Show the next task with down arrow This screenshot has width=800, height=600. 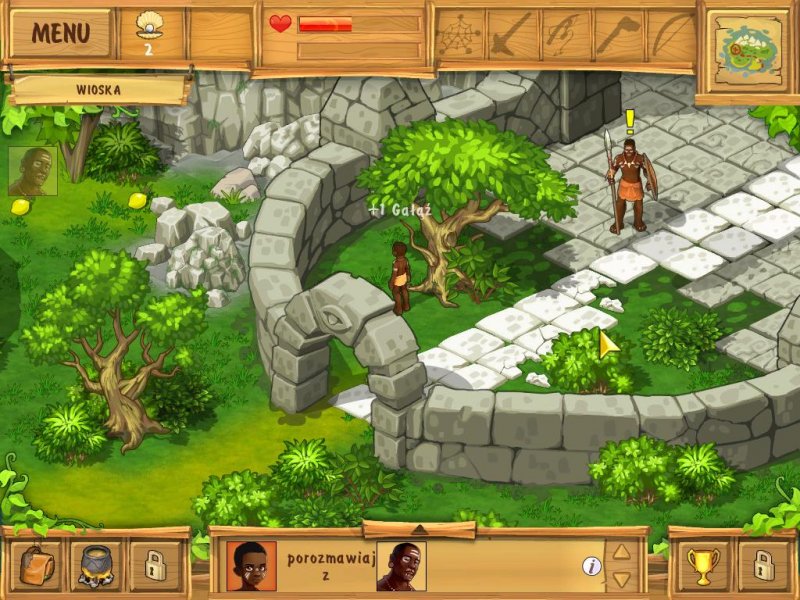pyautogui.click(x=621, y=579)
